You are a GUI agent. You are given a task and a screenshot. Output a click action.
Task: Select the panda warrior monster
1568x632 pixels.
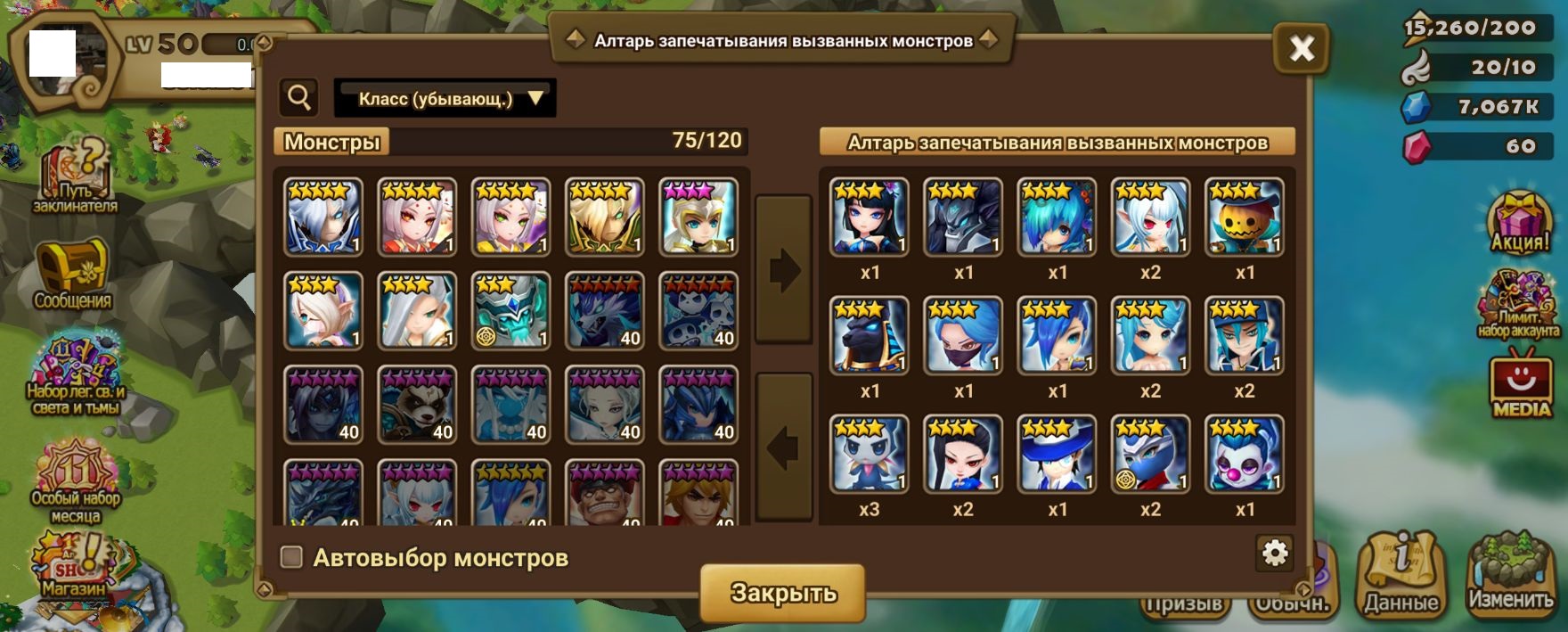click(x=417, y=405)
